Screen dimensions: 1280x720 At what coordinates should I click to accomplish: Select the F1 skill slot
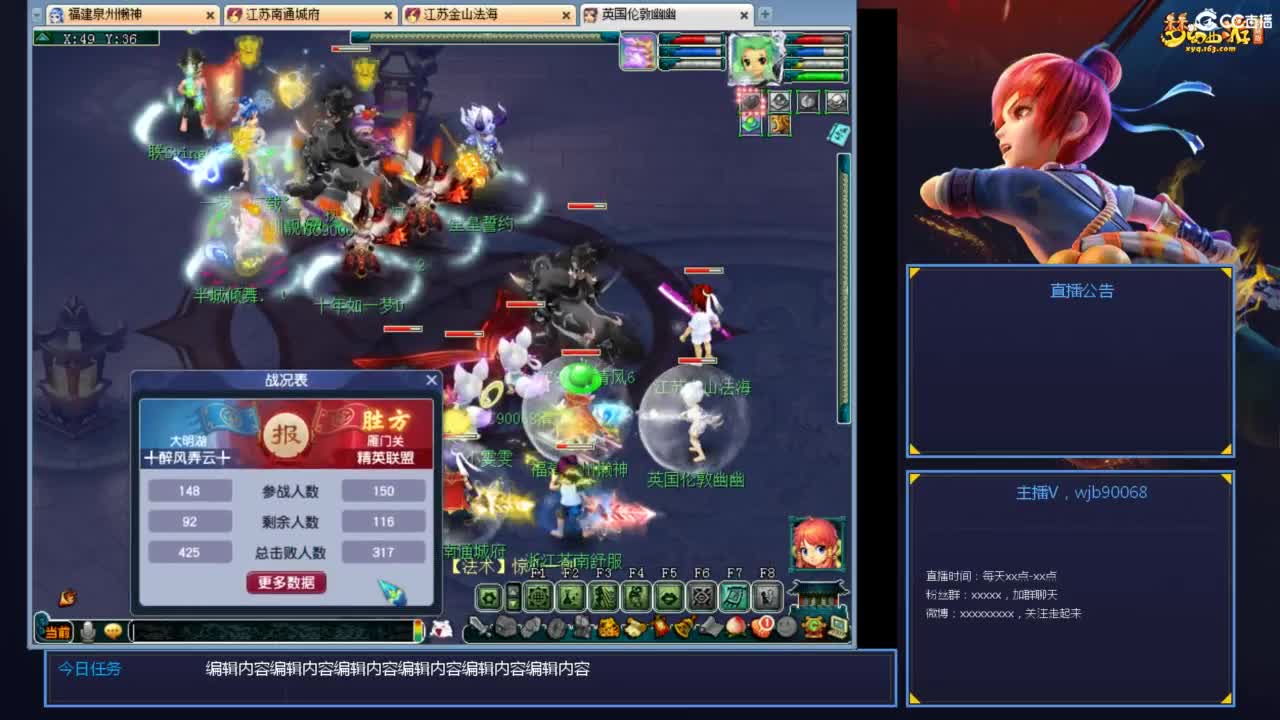(537, 595)
